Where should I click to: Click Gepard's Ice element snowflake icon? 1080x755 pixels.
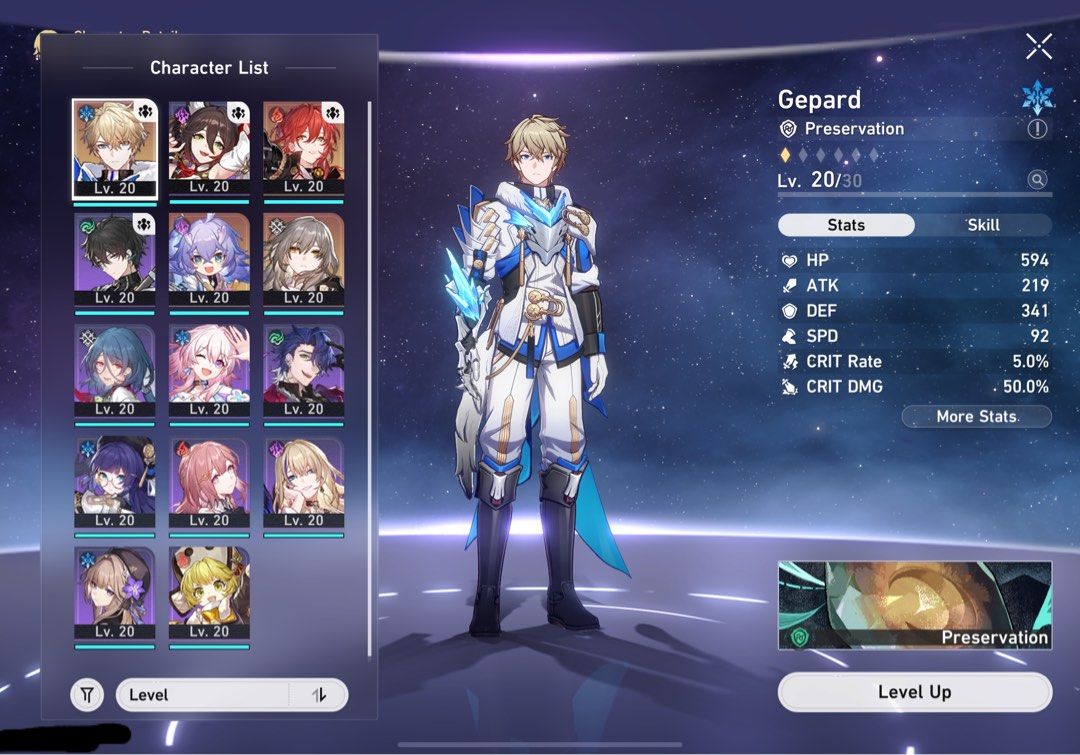[1037, 97]
